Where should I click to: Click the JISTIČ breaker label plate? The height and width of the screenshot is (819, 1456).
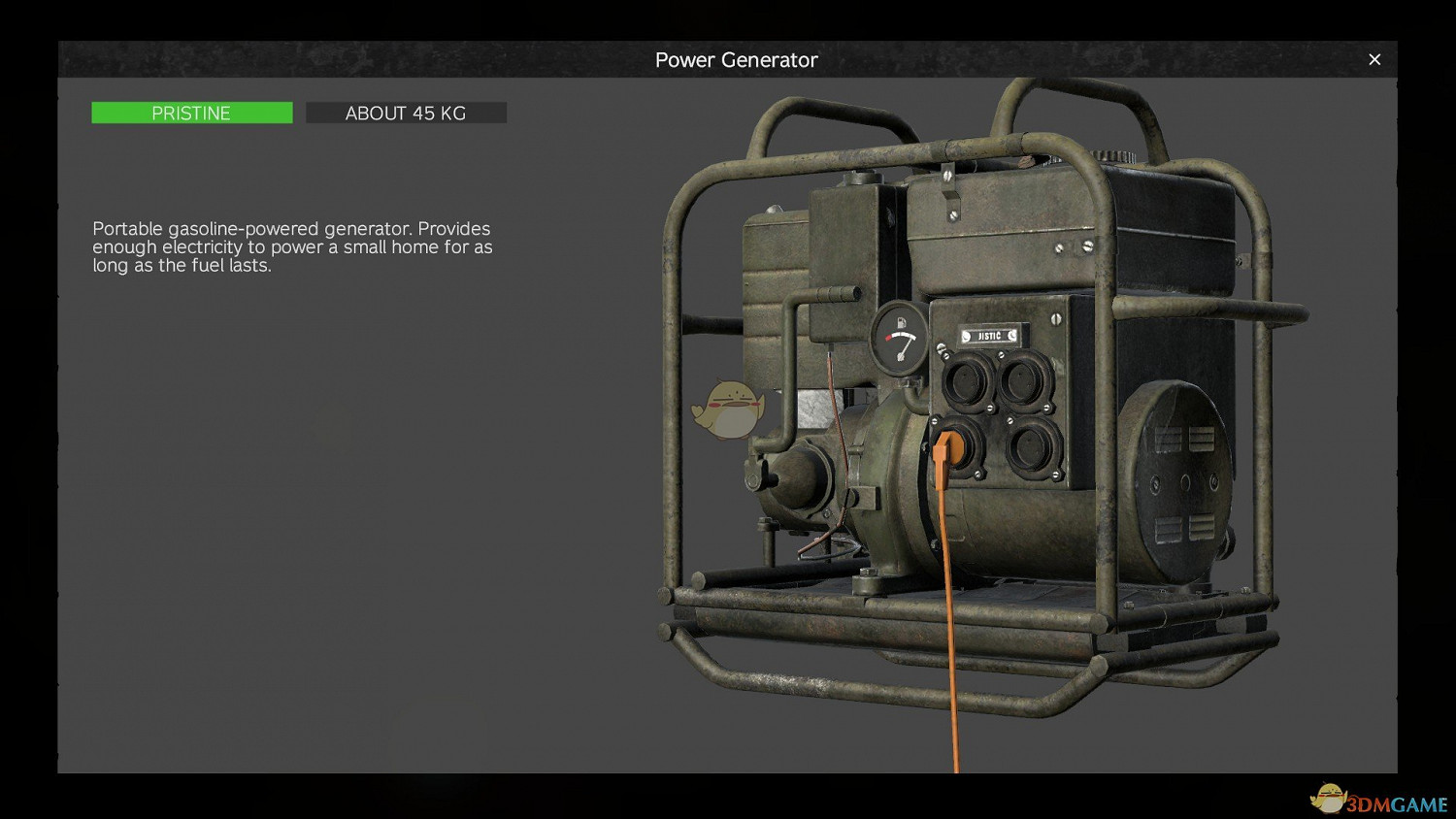pos(990,336)
